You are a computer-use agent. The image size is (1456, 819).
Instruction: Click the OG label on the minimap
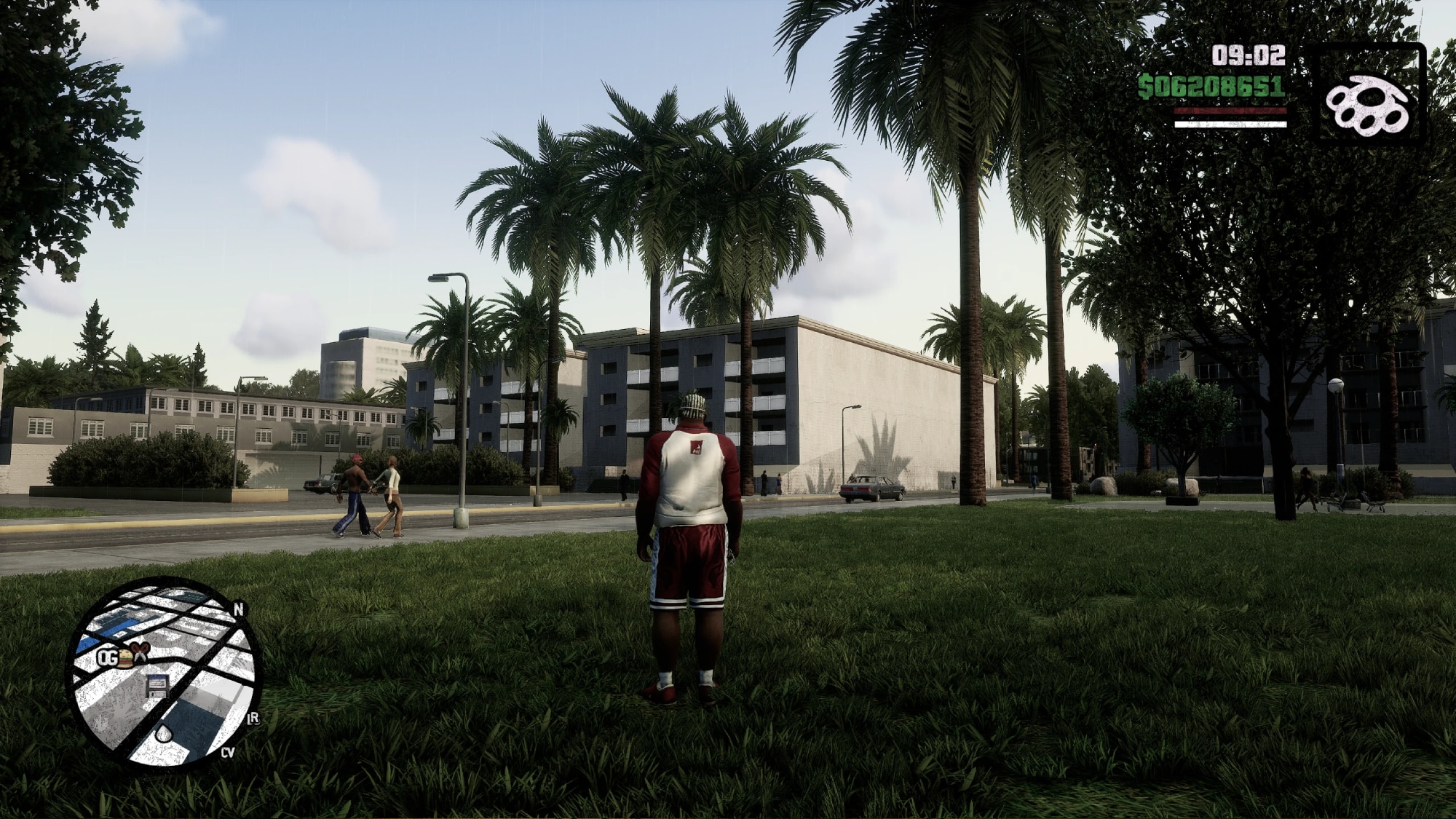[x=108, y=657]
